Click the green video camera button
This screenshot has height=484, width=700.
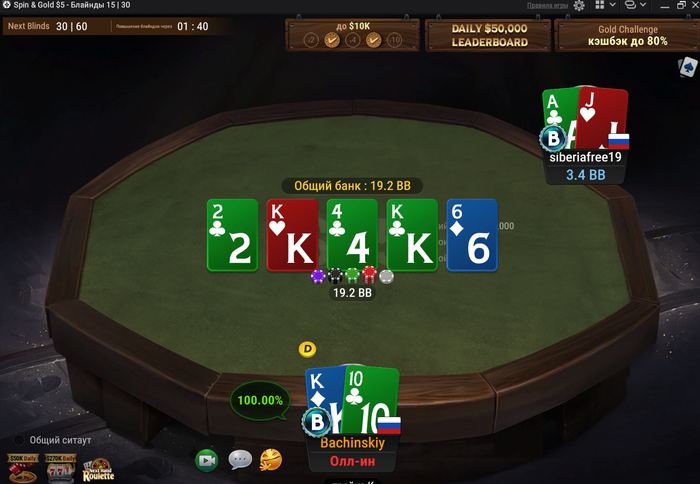(207, 460)
